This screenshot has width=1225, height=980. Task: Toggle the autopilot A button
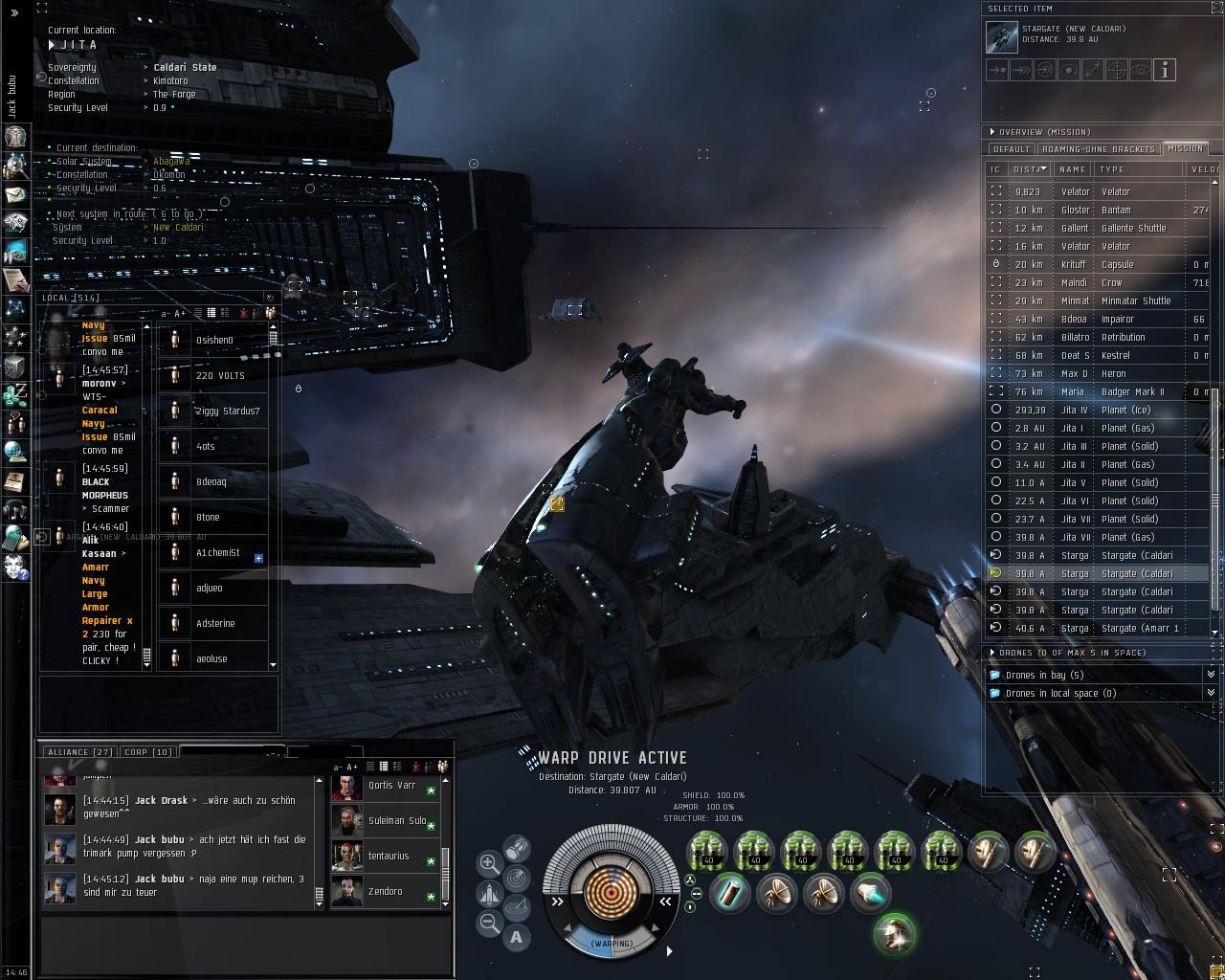click(x=517, y=937)
